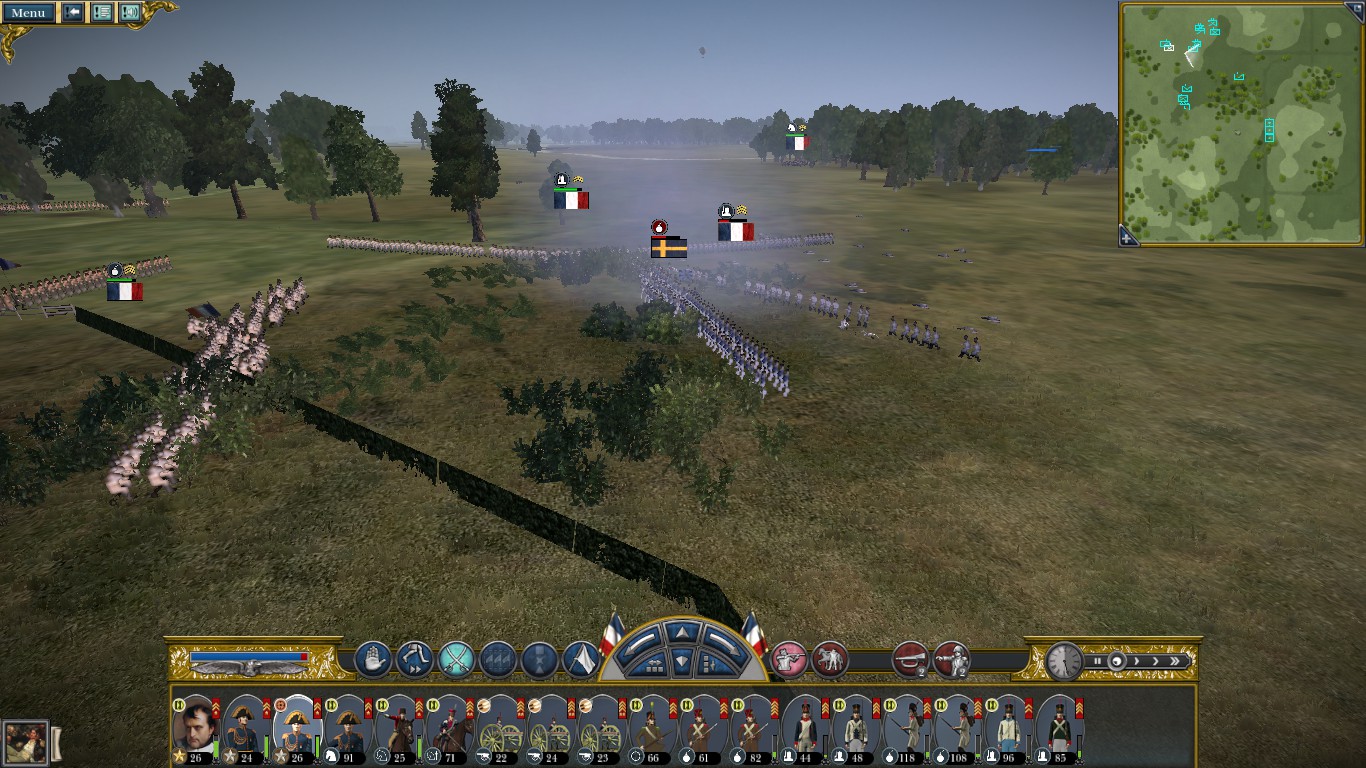This screenshot has width=1366, height=768.
Task: Toggle the crossed swords melee mode
Action: point(456,660)
